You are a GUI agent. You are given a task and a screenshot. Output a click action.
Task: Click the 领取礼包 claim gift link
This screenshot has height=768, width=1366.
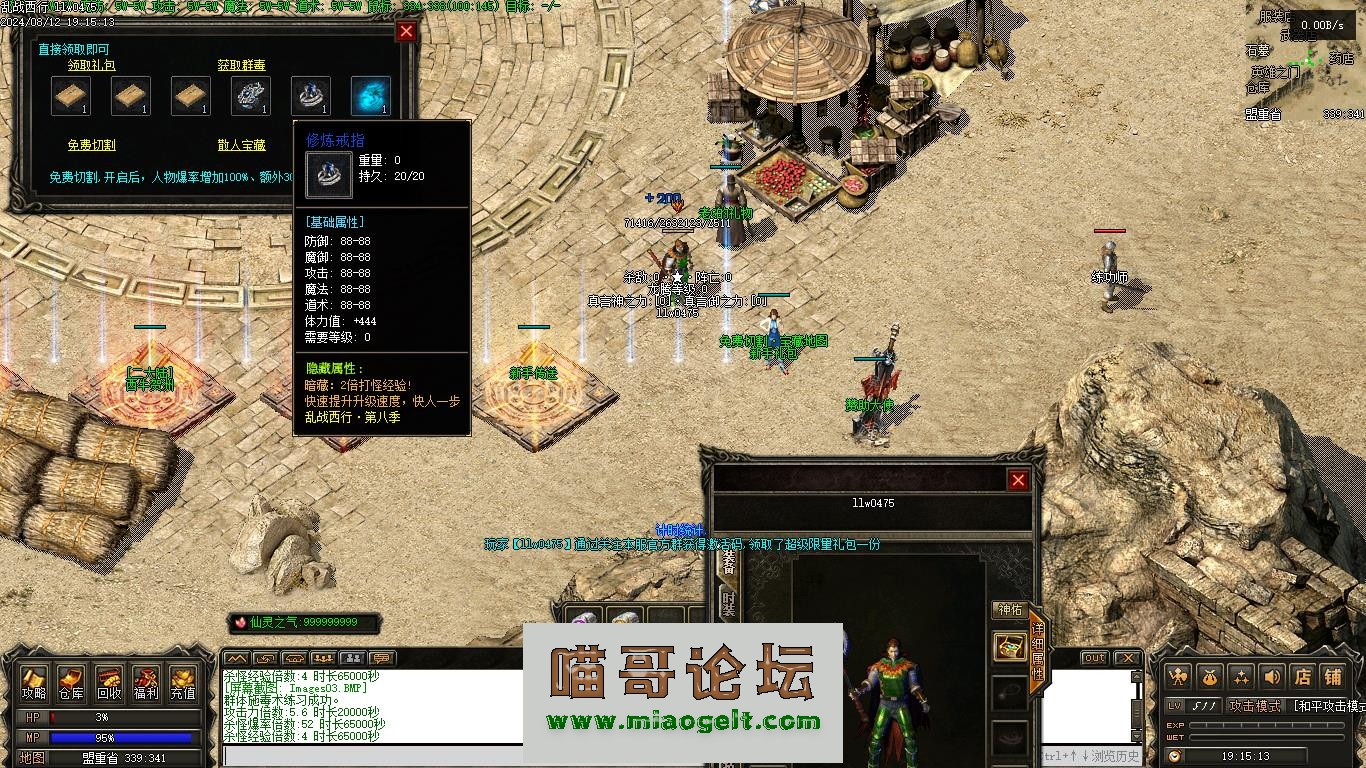[91, 65]
